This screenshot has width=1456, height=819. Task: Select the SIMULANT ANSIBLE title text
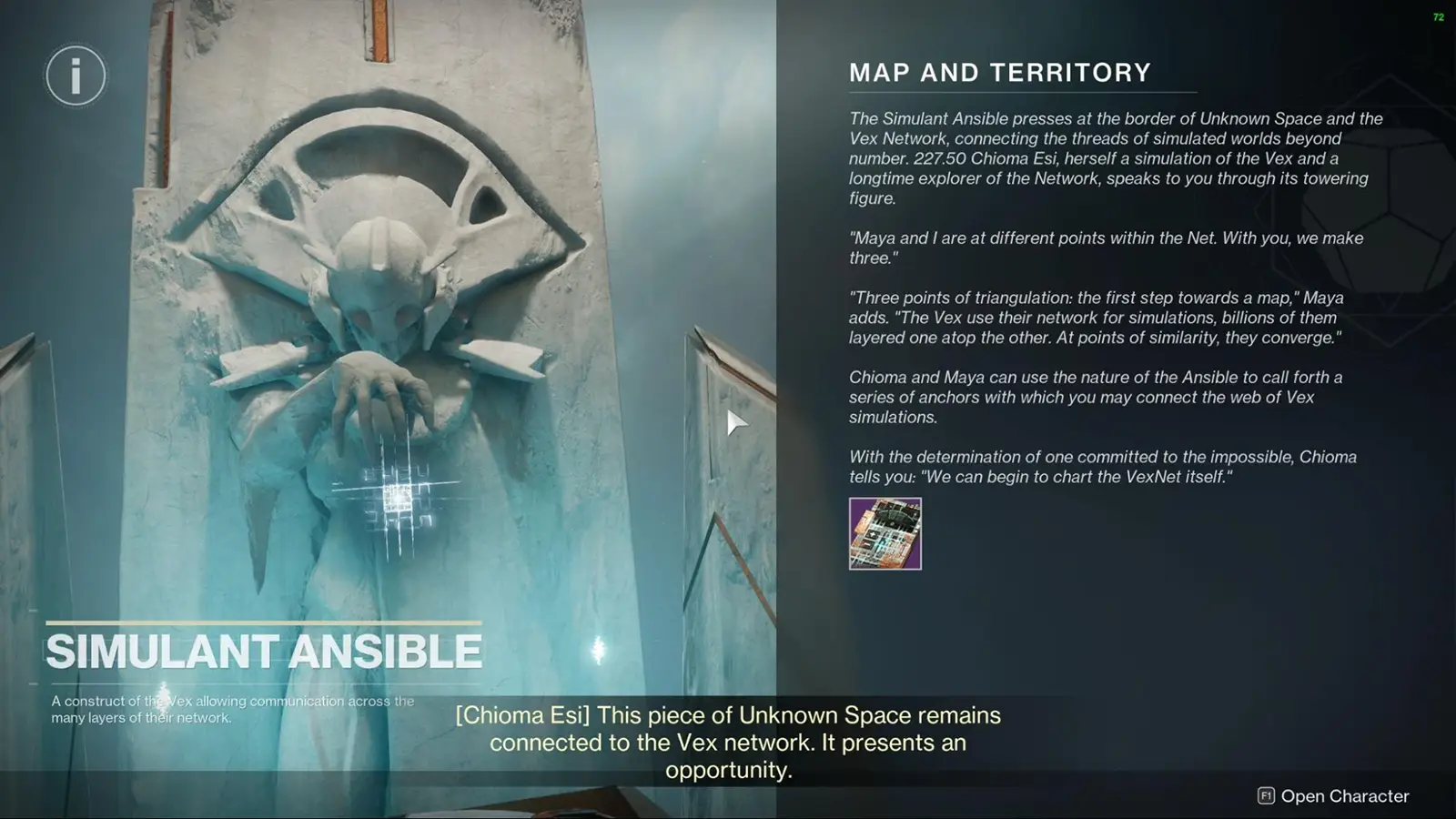265,651
